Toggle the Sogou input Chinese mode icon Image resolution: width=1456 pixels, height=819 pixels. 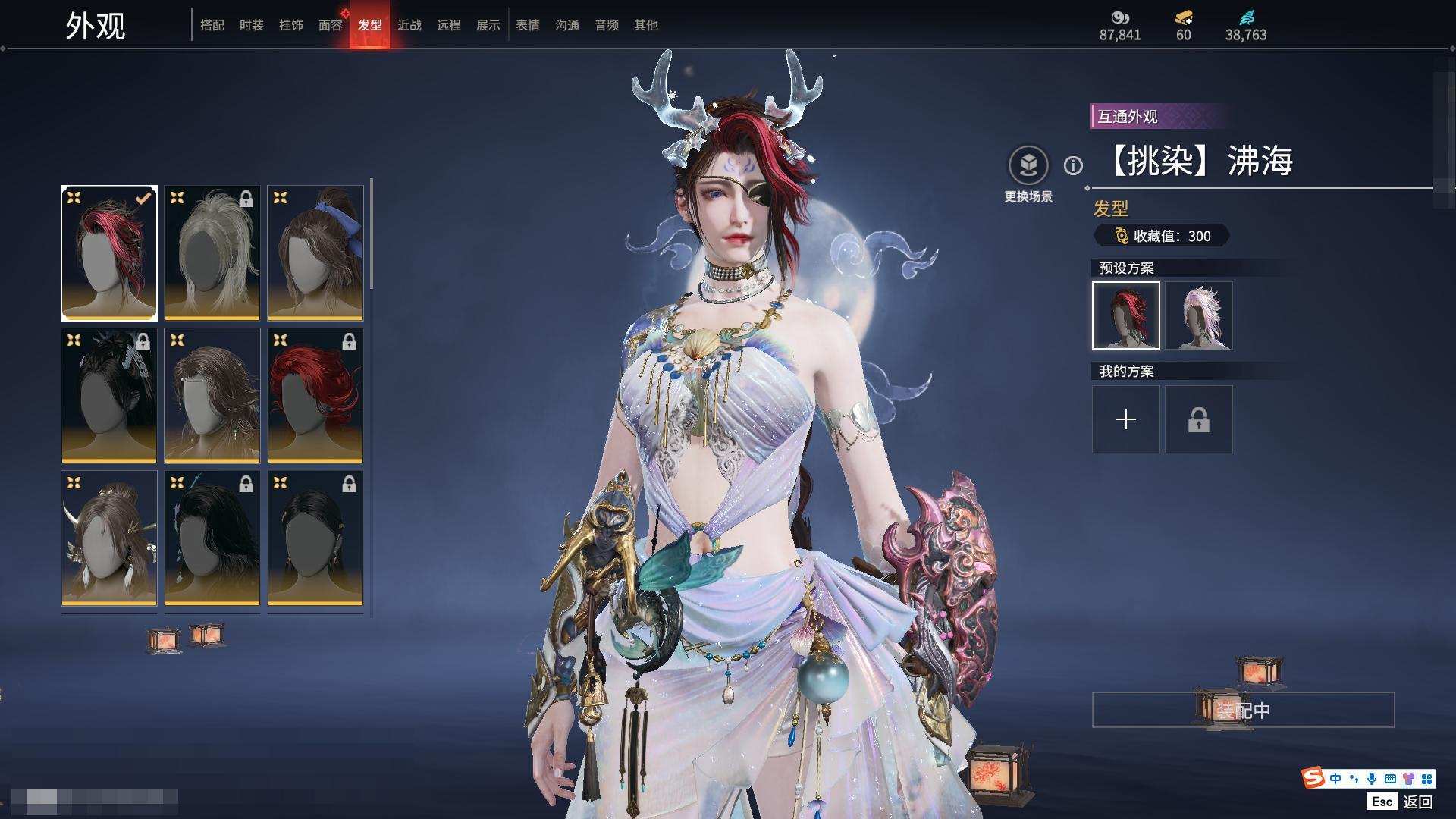coord(1335,779)
